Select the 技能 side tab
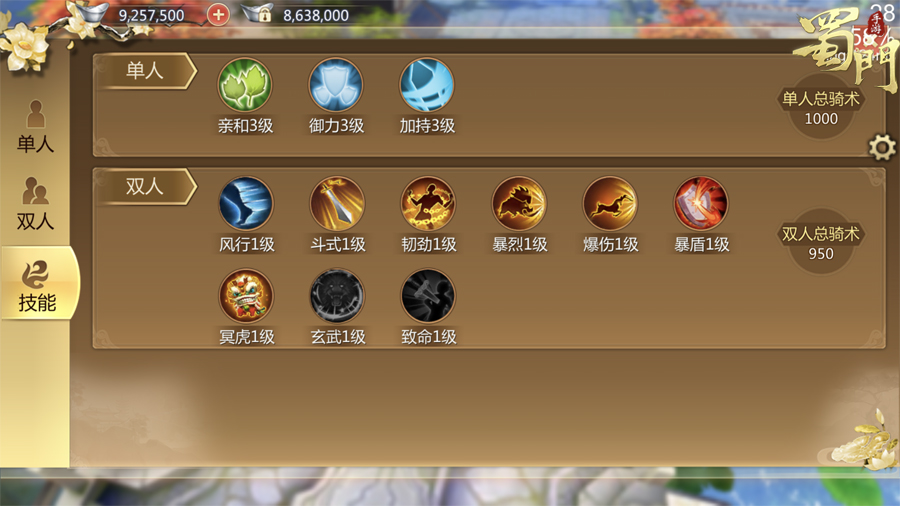Image resolution: width=900 pixels, height=506 pixels. (x=36, y=284)
